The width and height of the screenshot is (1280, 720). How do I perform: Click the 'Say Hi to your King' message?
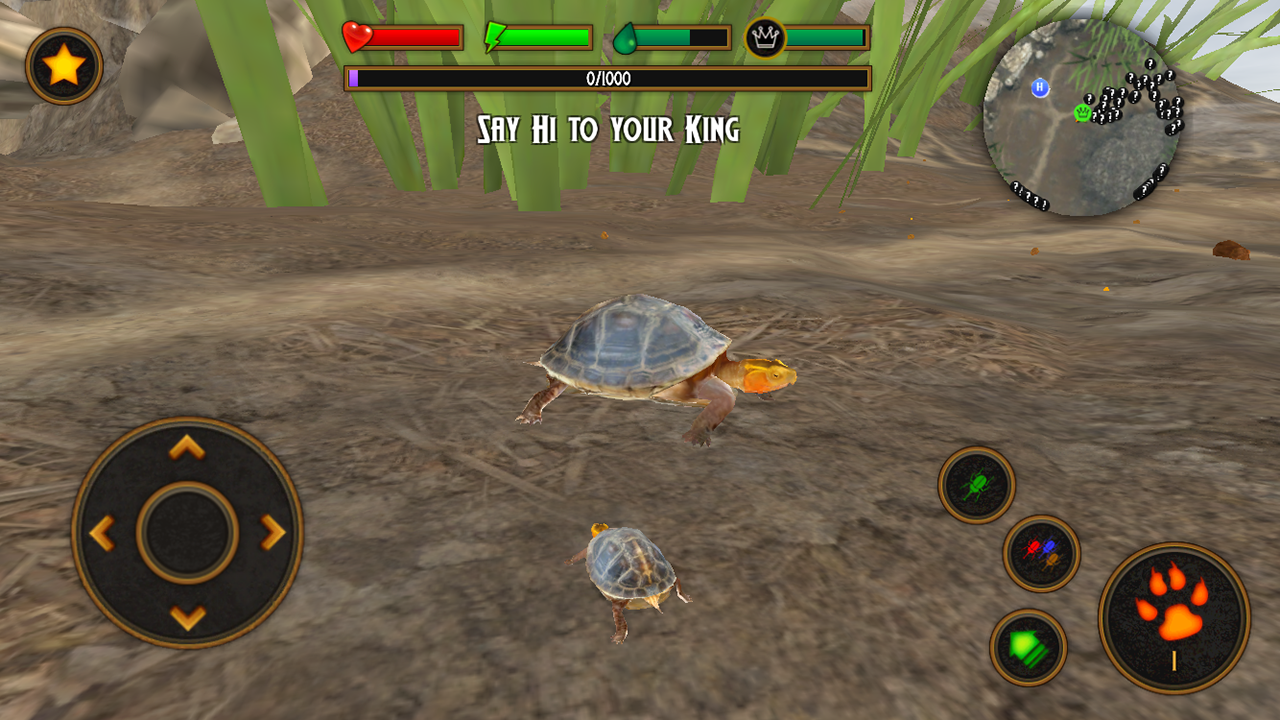[611, 128]
